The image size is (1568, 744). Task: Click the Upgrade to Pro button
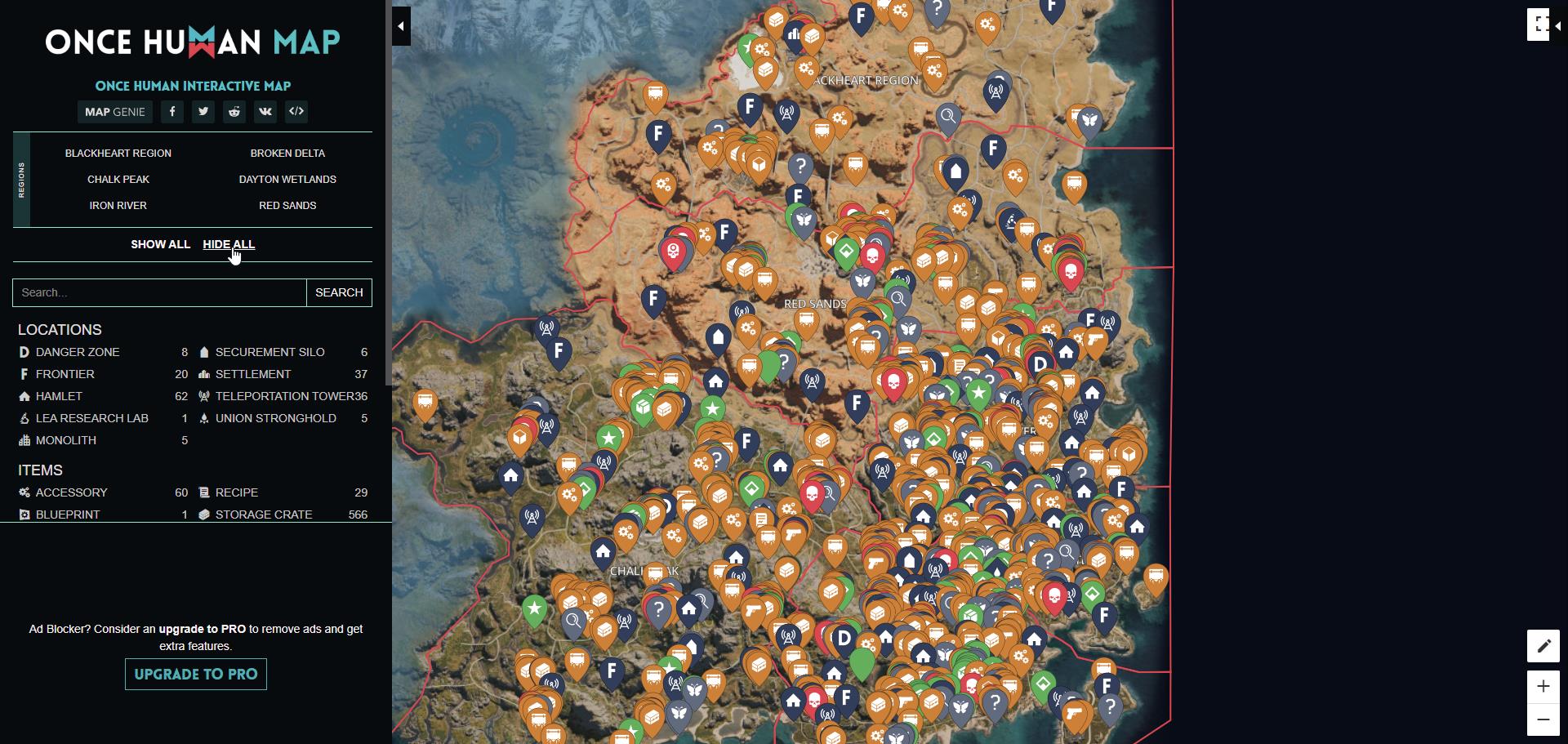(195, 674)
